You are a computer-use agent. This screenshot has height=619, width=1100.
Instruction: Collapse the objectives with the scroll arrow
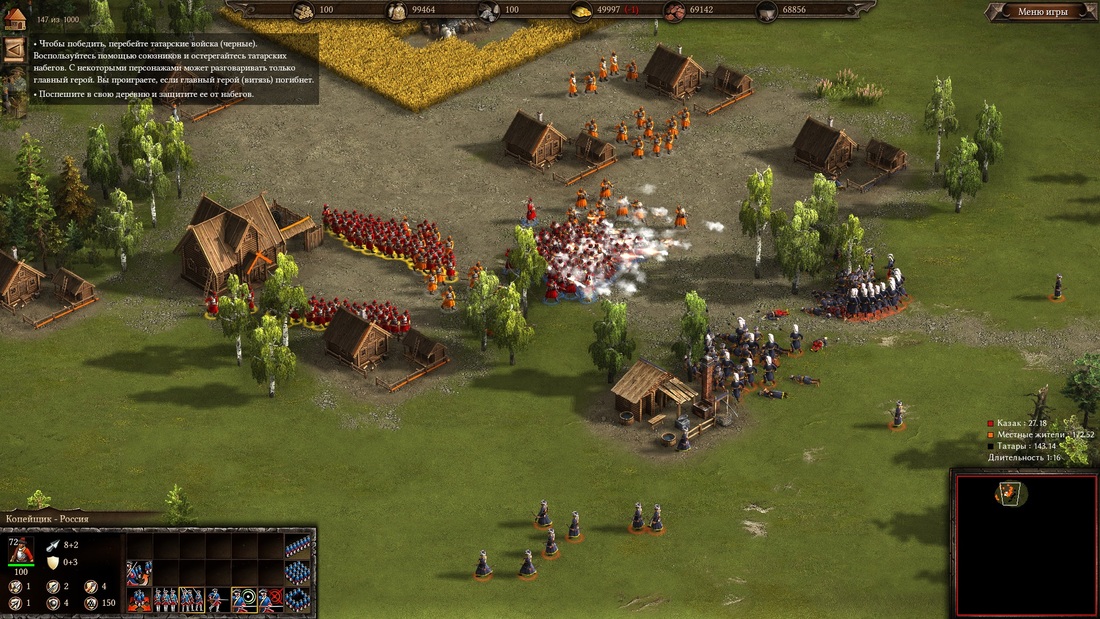[14, 50]
